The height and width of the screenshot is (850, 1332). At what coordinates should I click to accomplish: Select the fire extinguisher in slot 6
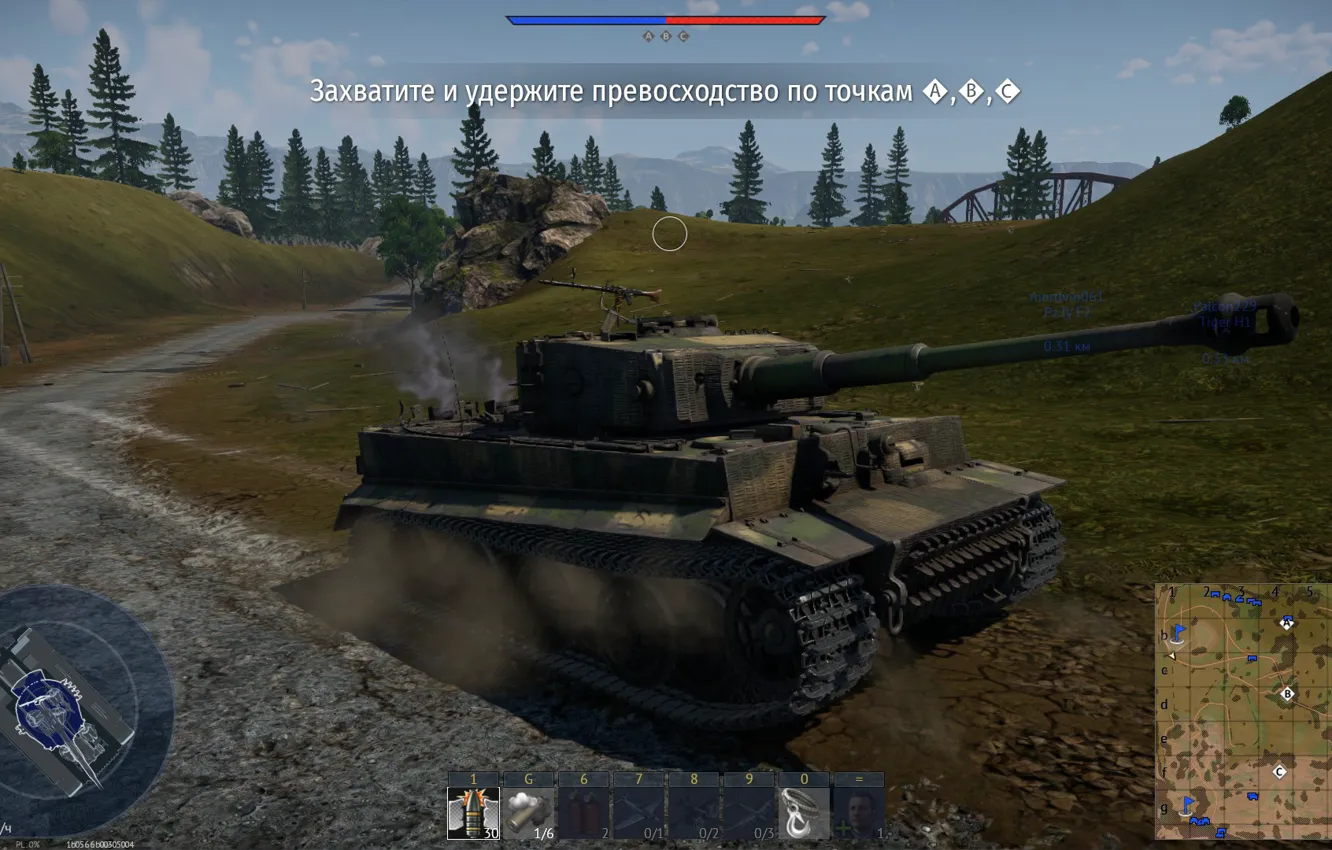pos(585,811)
